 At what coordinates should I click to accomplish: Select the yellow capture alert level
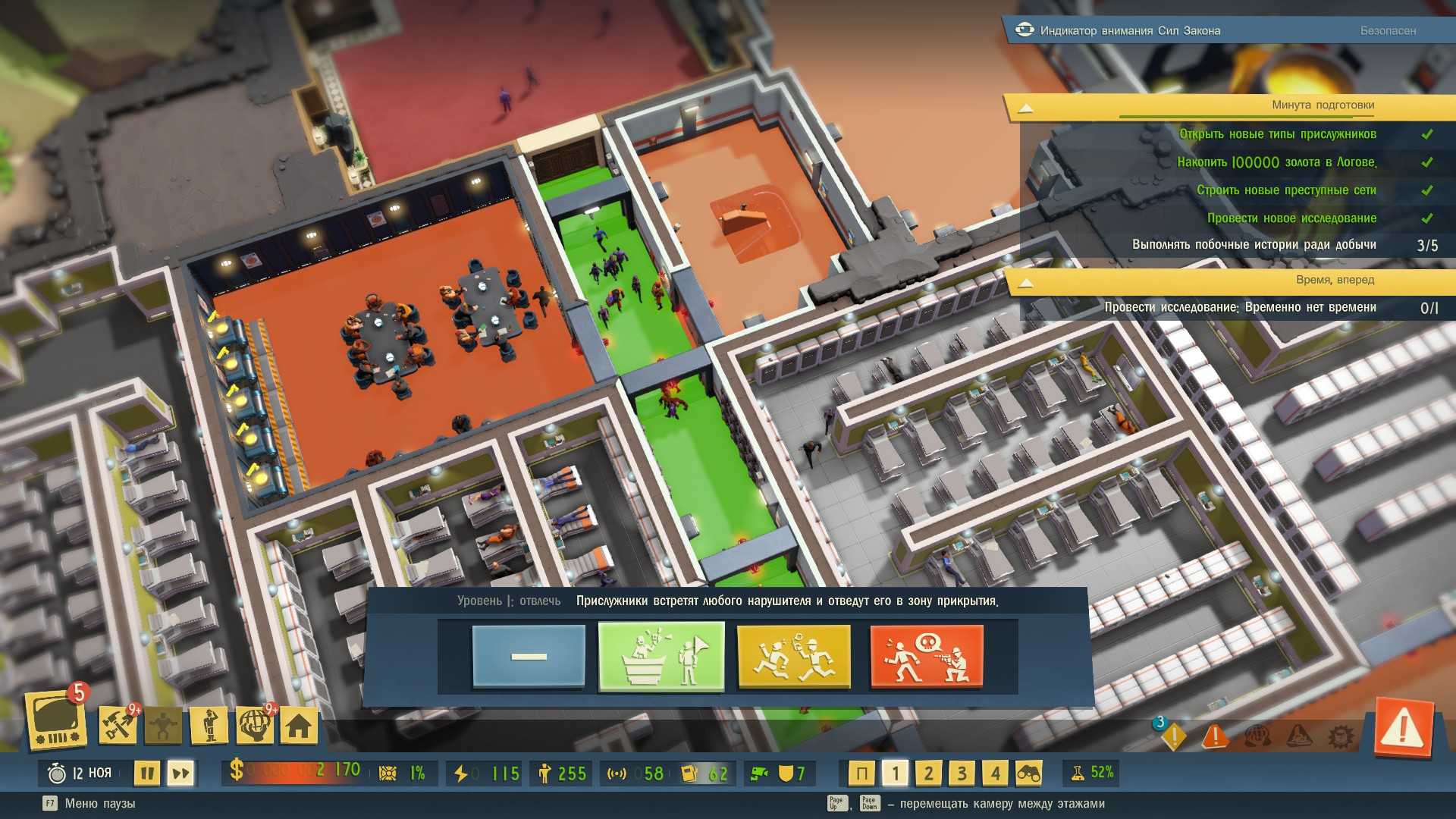click(793, 656)
